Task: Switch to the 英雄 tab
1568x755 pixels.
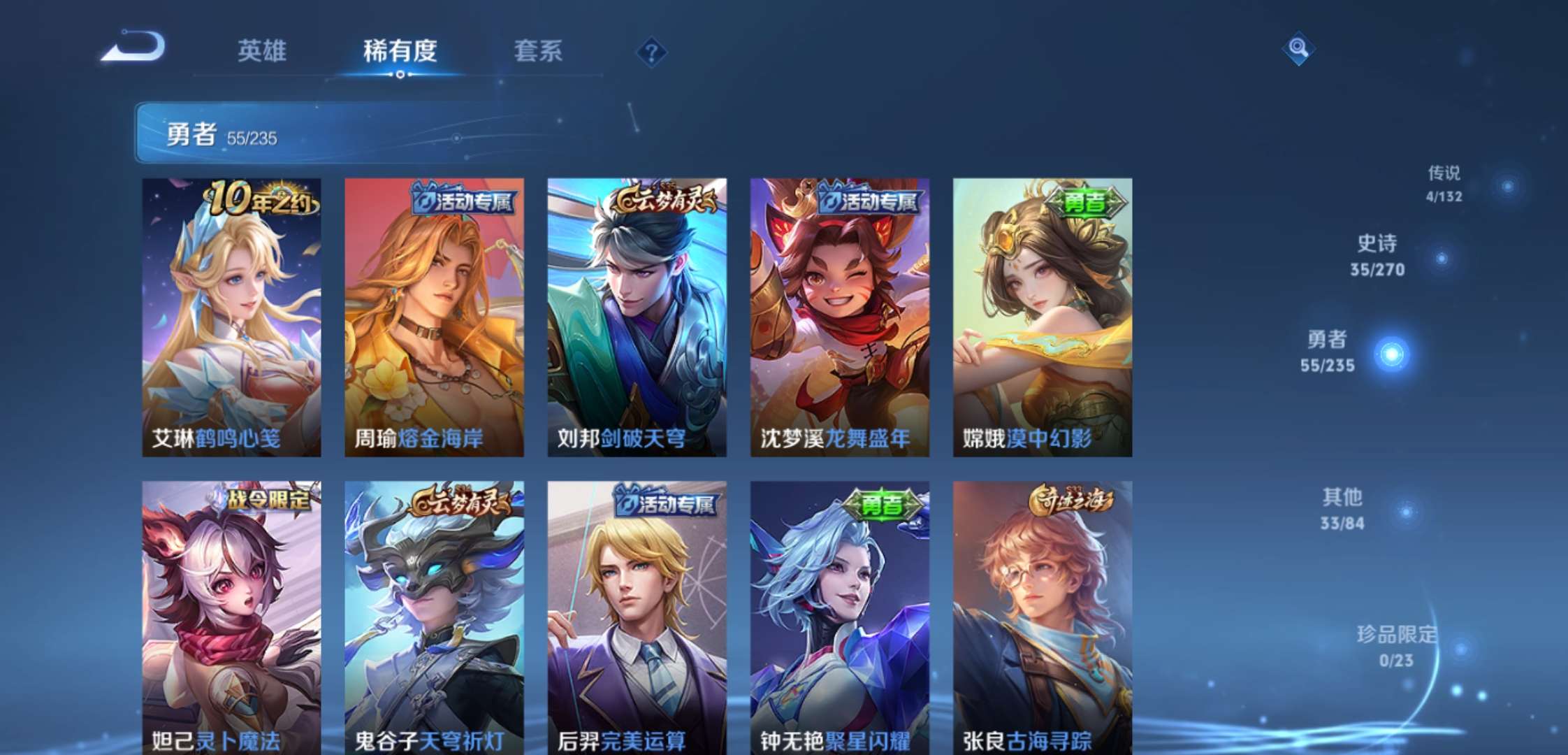Action: (x=262, y=50)
